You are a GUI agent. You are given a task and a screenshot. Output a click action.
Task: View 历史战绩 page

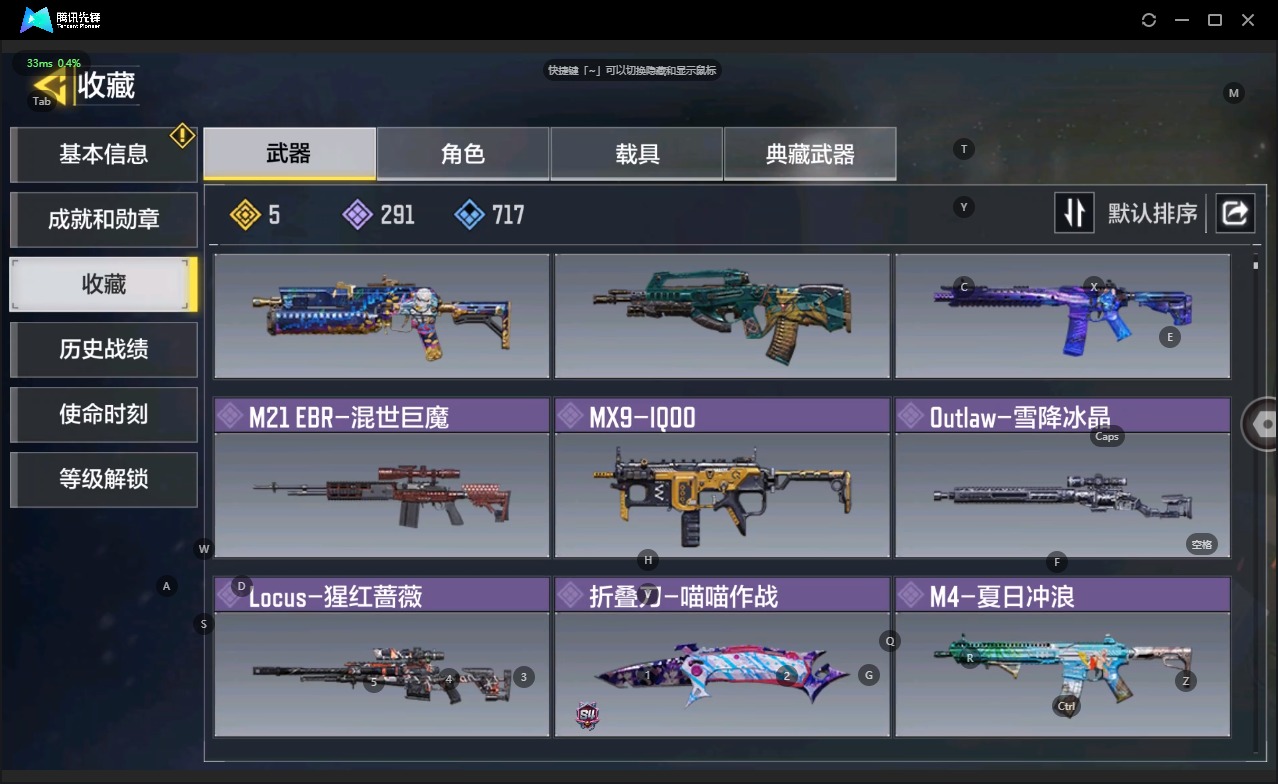103,349
